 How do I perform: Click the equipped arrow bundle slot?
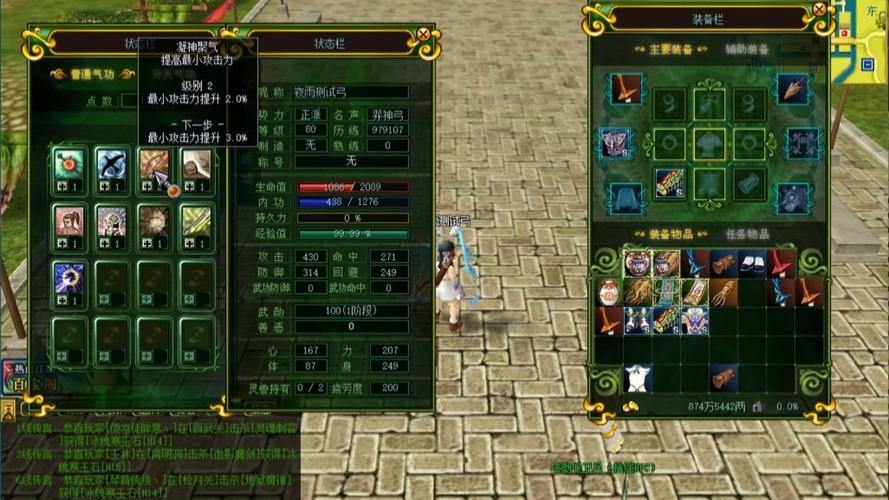click(x=668, y=184)
